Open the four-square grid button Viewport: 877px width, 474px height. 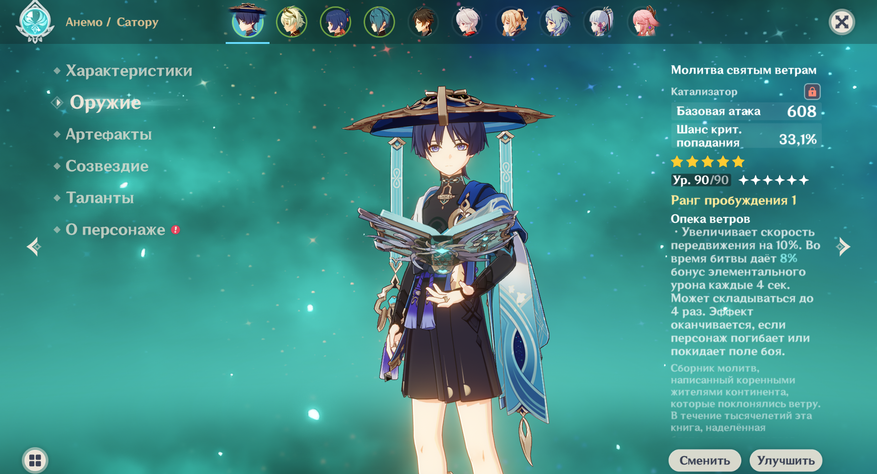[35, 460]
